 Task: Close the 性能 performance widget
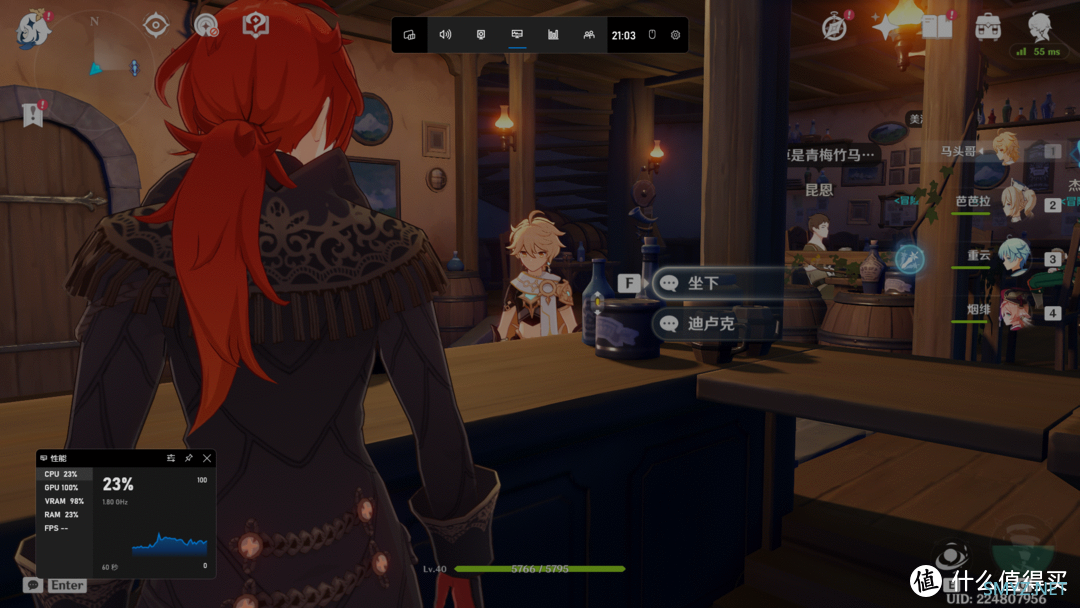coord(207,458)
